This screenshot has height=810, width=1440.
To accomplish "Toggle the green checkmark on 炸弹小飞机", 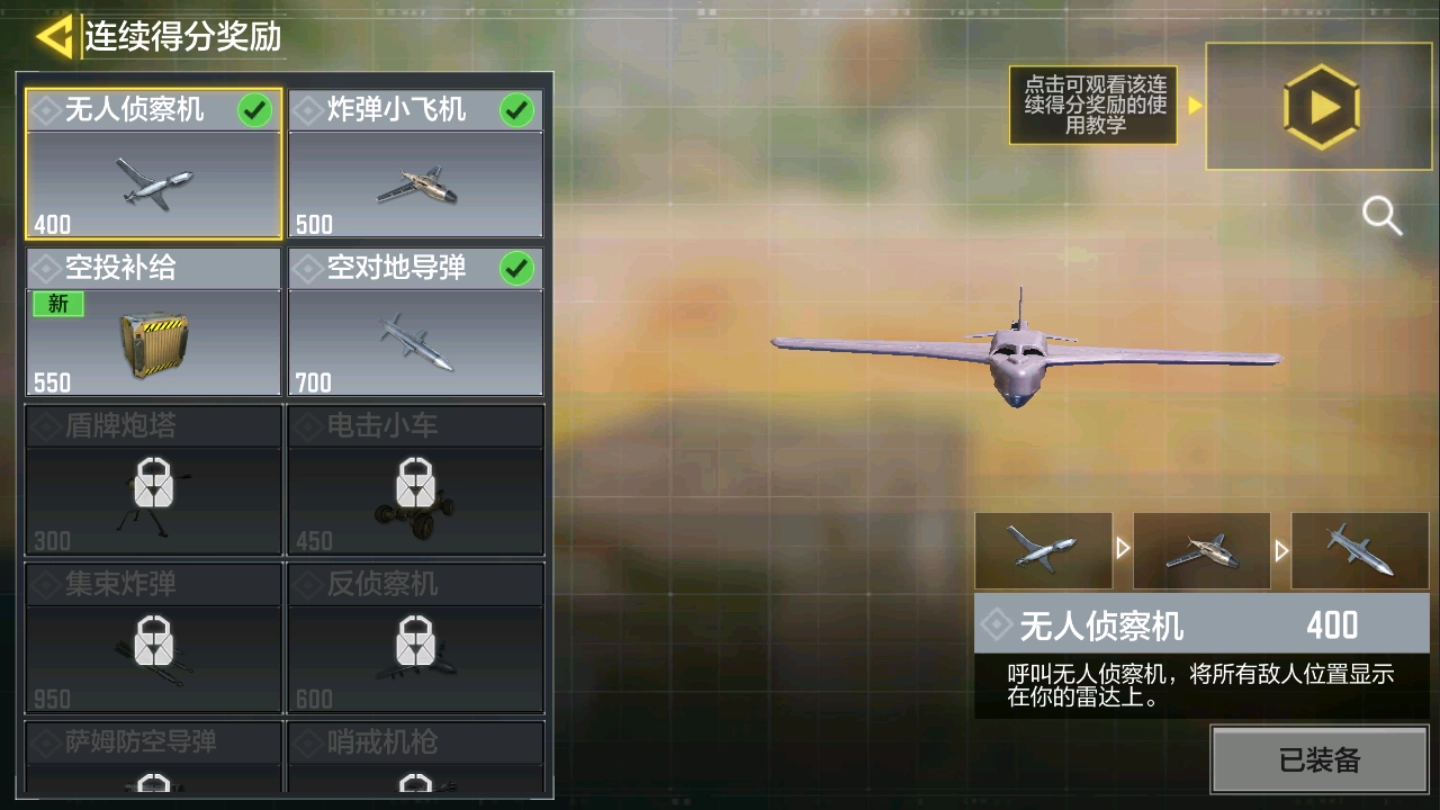I will pyautogui.click(x=516, y=110).
